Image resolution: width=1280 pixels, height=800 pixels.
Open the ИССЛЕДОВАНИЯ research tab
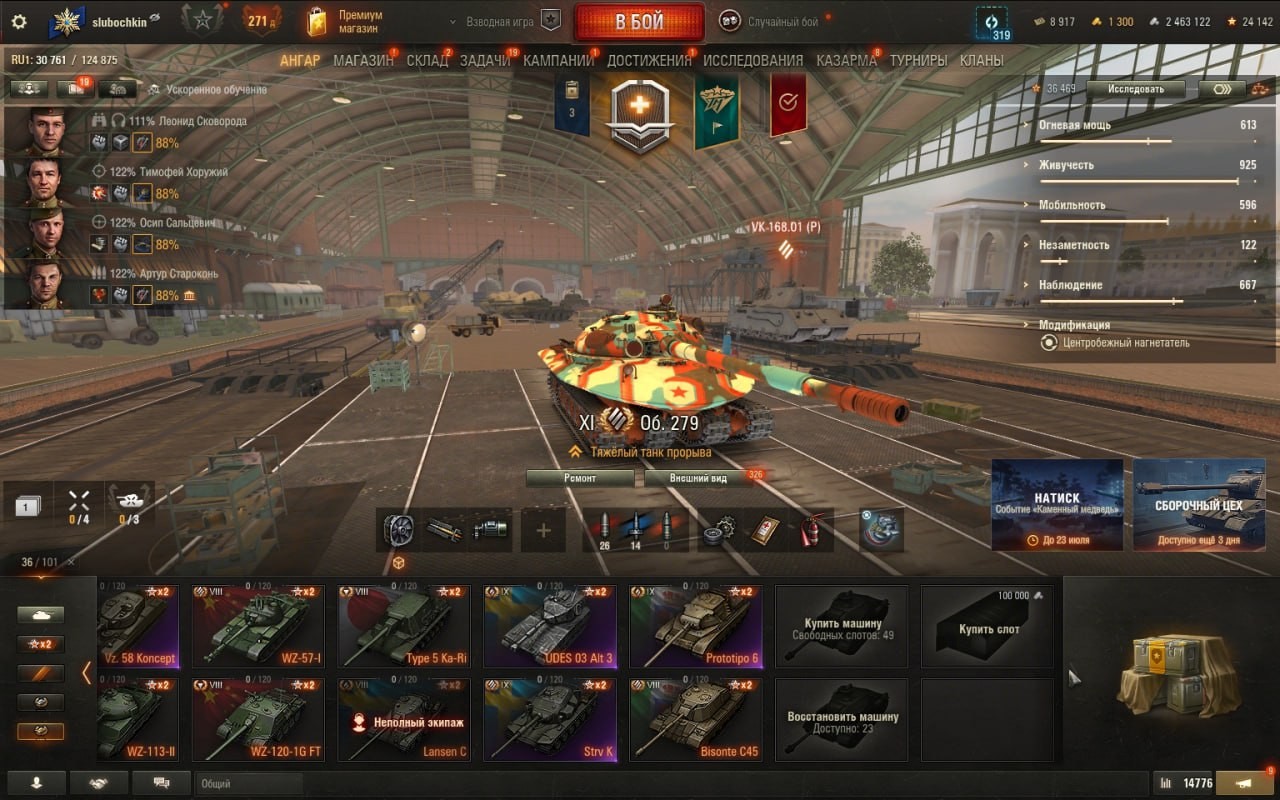click(x=753, y=60)
